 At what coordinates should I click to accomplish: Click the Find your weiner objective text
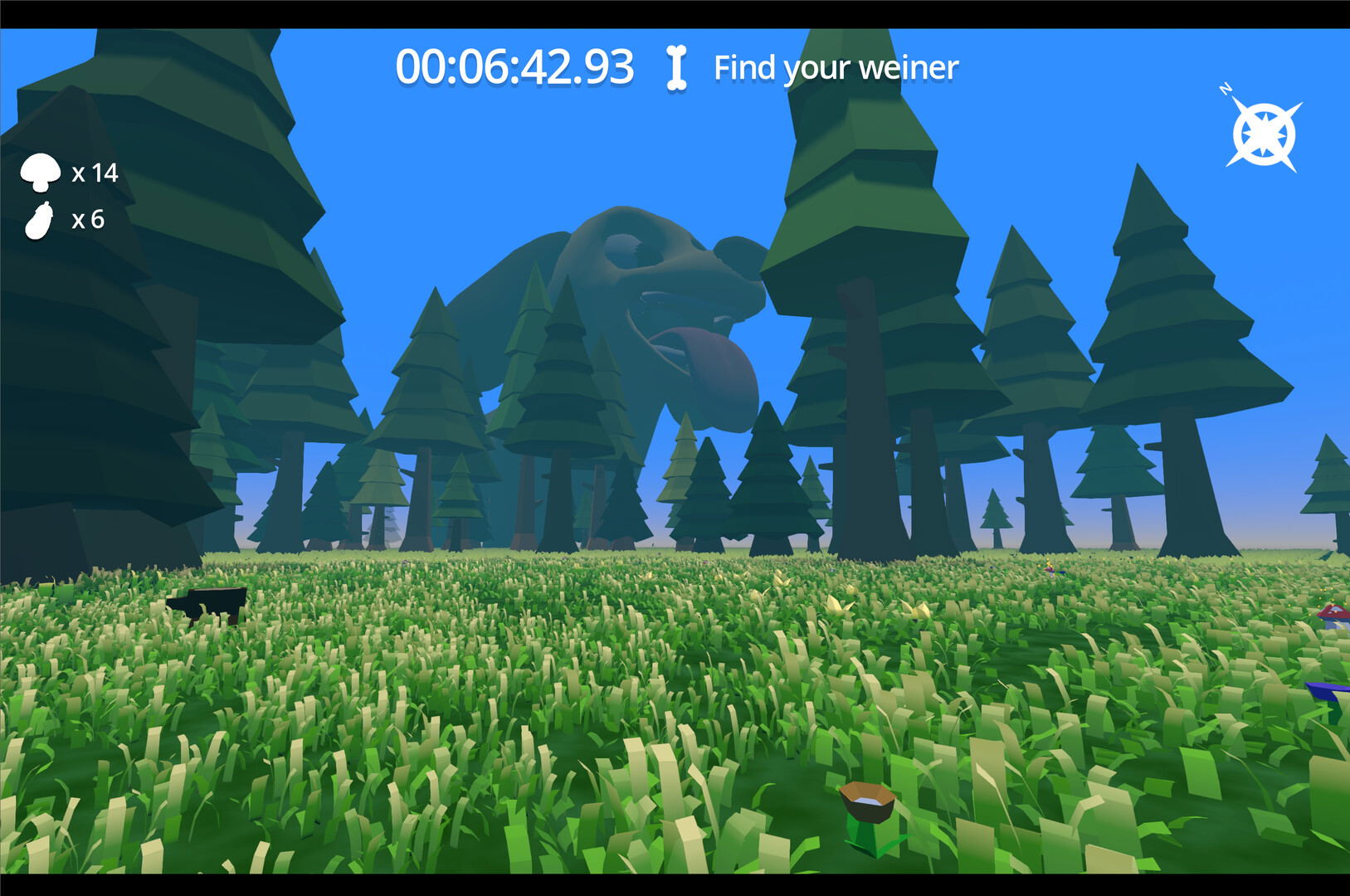click(x=835, y=68)
